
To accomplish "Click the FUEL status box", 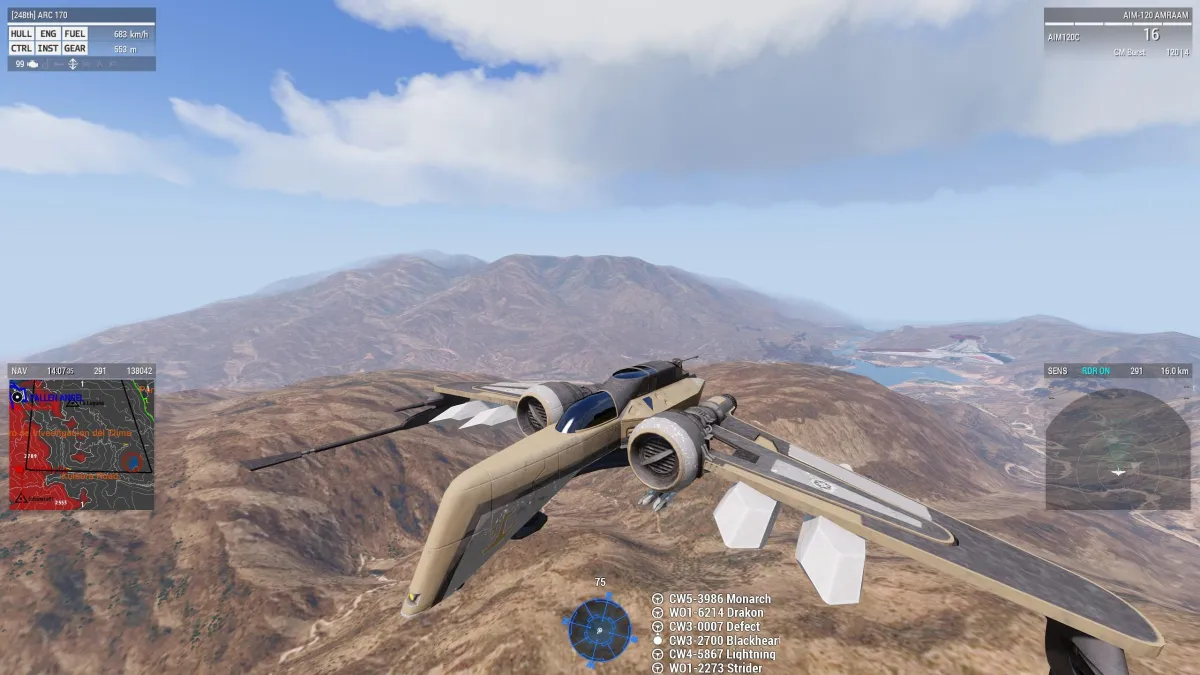I will pyautogui.click(x=75, y=34).
